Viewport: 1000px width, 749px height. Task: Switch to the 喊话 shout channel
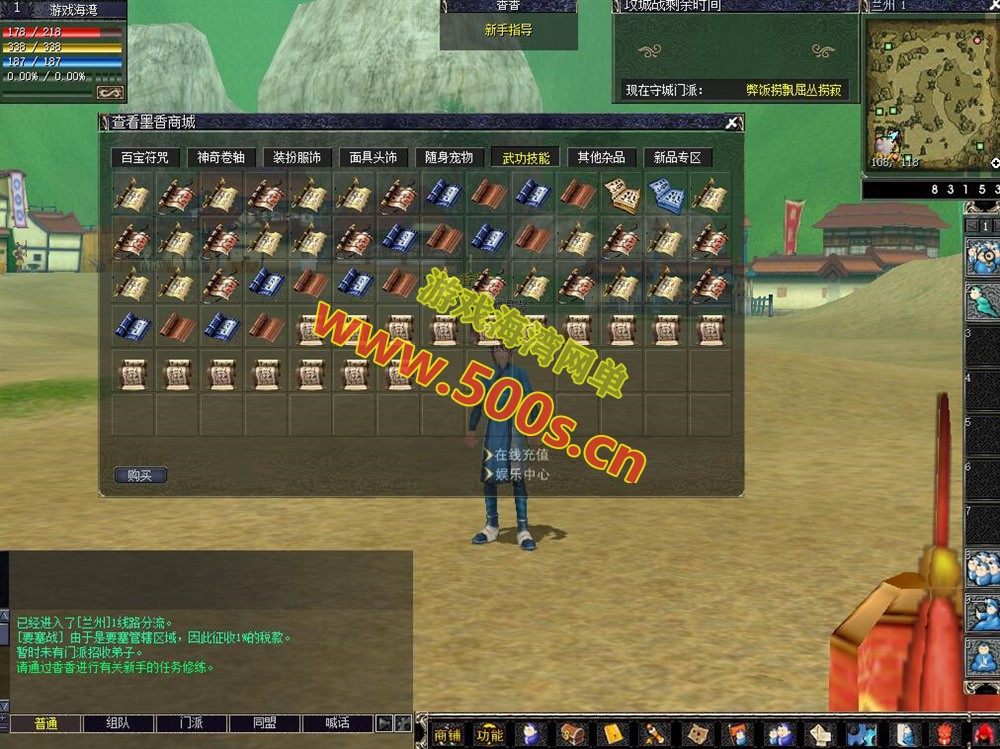coord(338,723)
